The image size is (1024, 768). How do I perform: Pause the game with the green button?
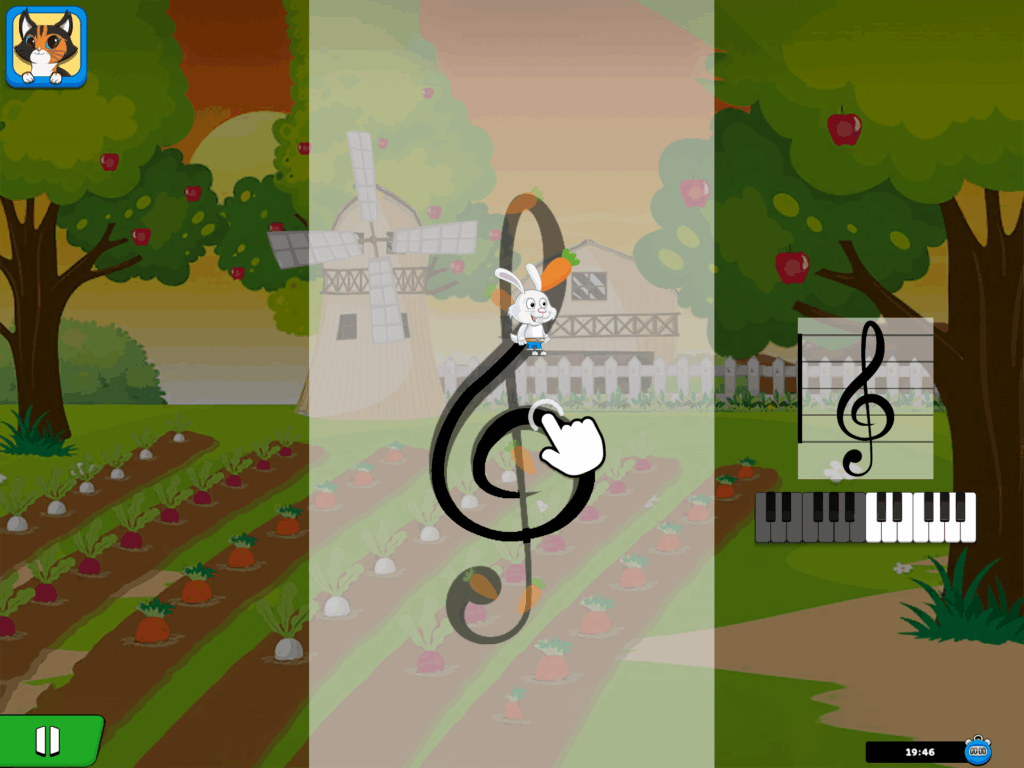48,741
